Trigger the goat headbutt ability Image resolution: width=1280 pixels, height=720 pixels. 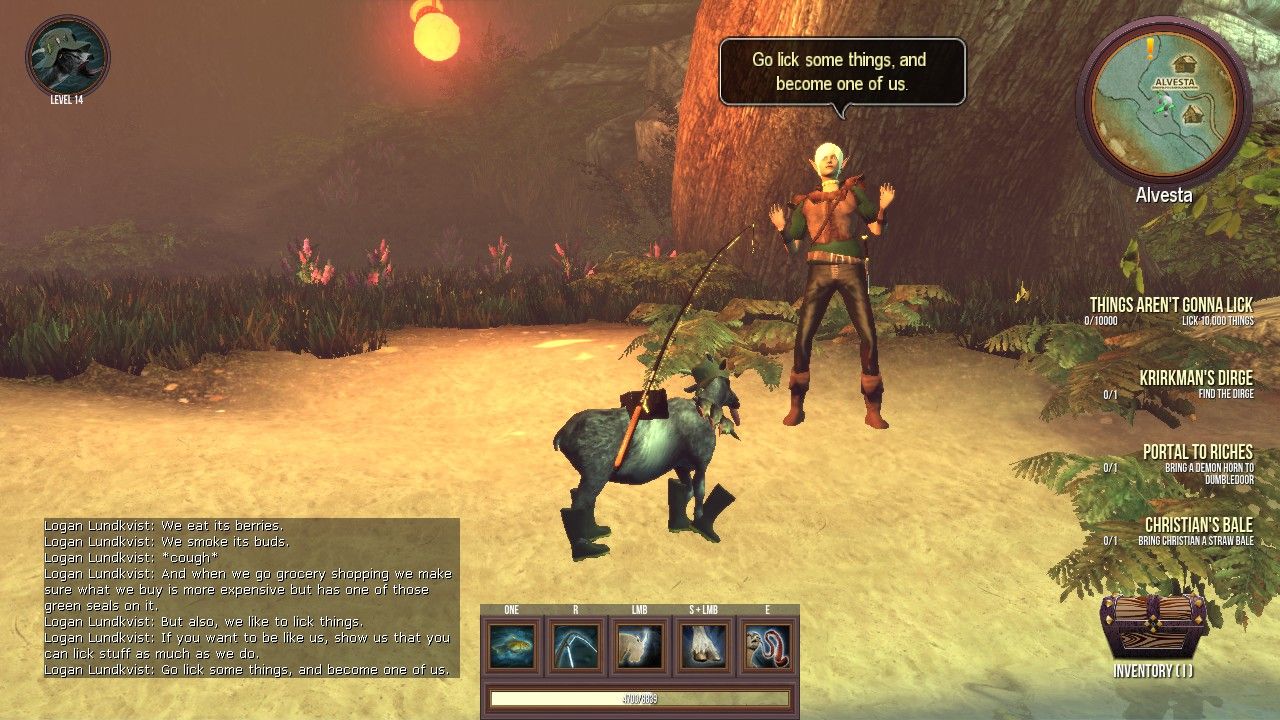640,646
